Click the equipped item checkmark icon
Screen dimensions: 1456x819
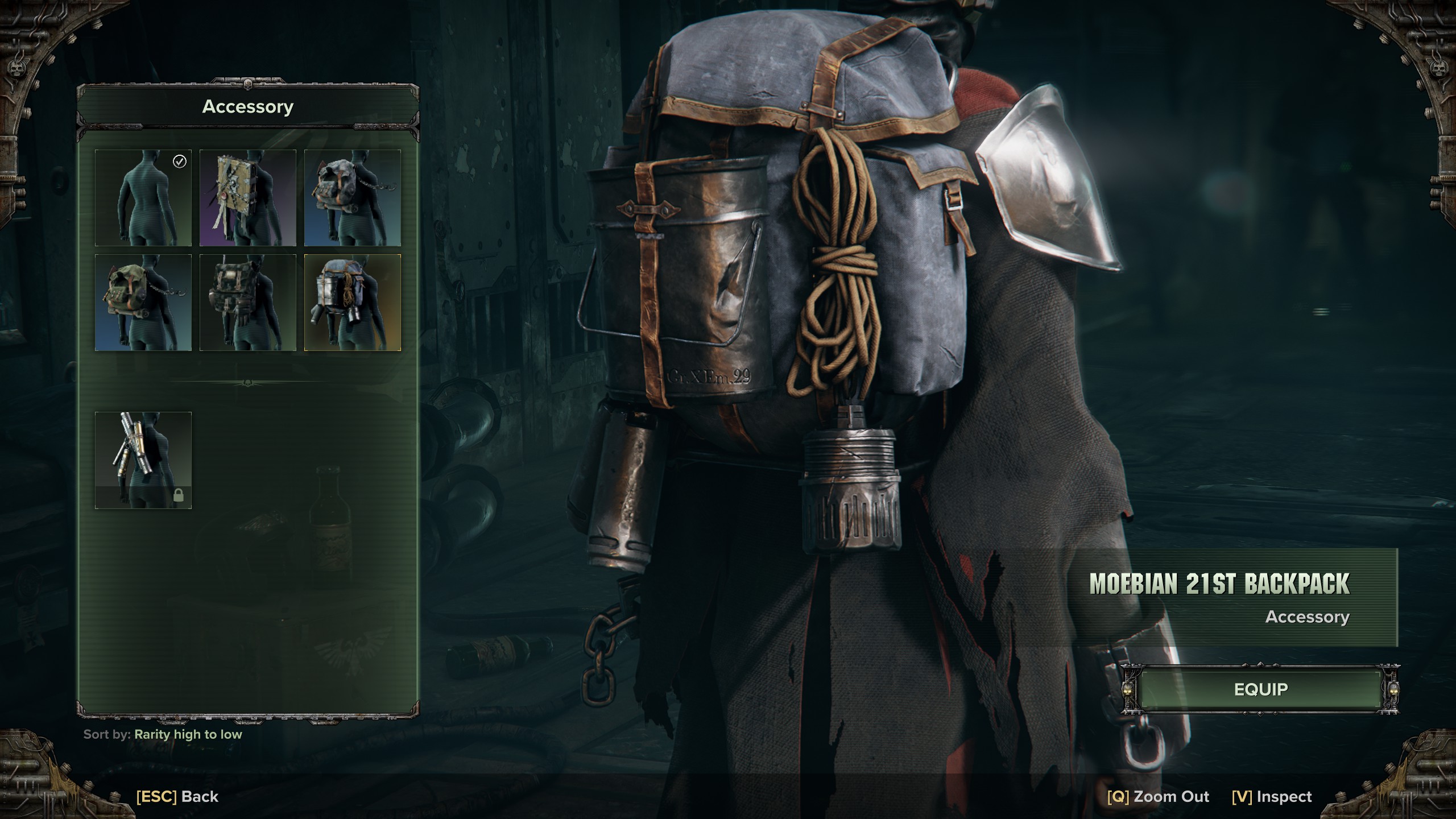(x=179, y=162)
